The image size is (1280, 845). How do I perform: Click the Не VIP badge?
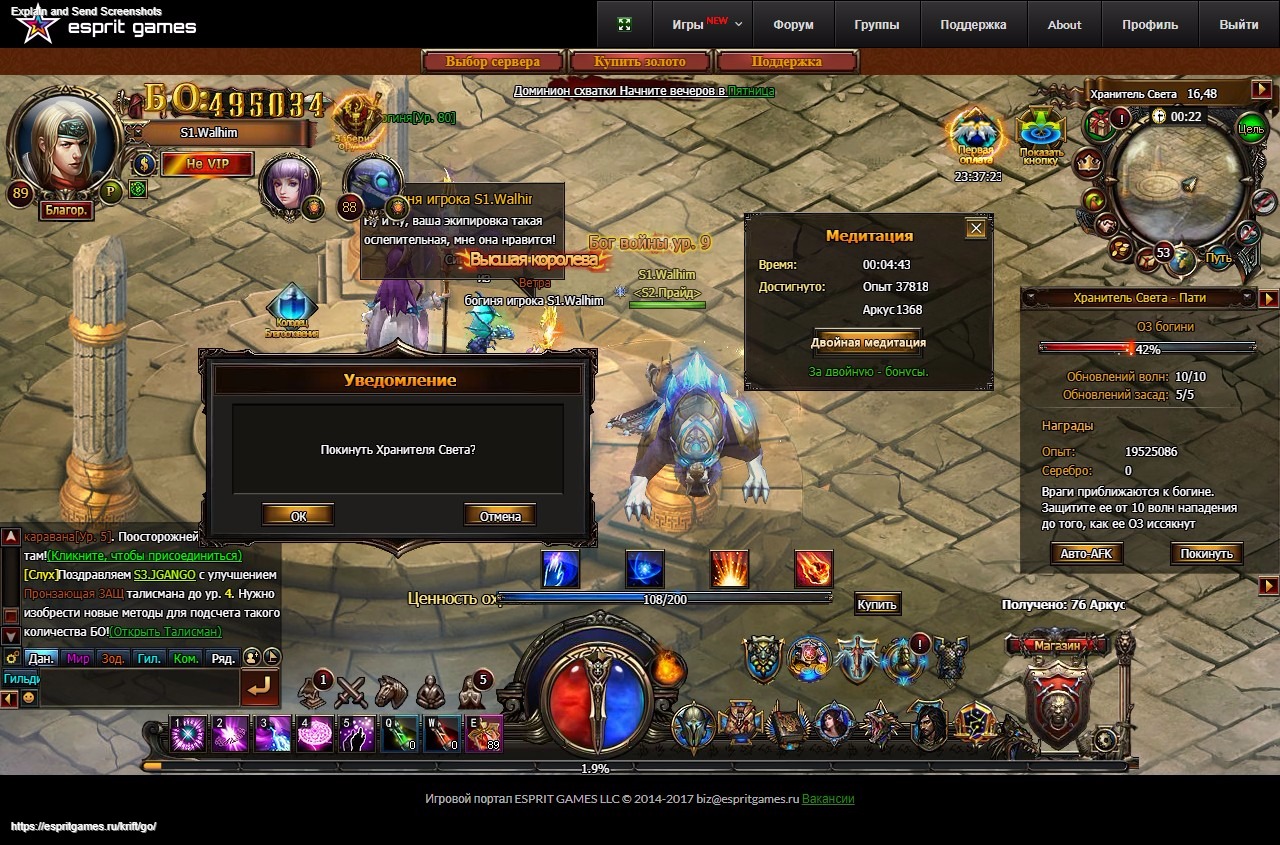pyautogui.click(x=207, y=164)
